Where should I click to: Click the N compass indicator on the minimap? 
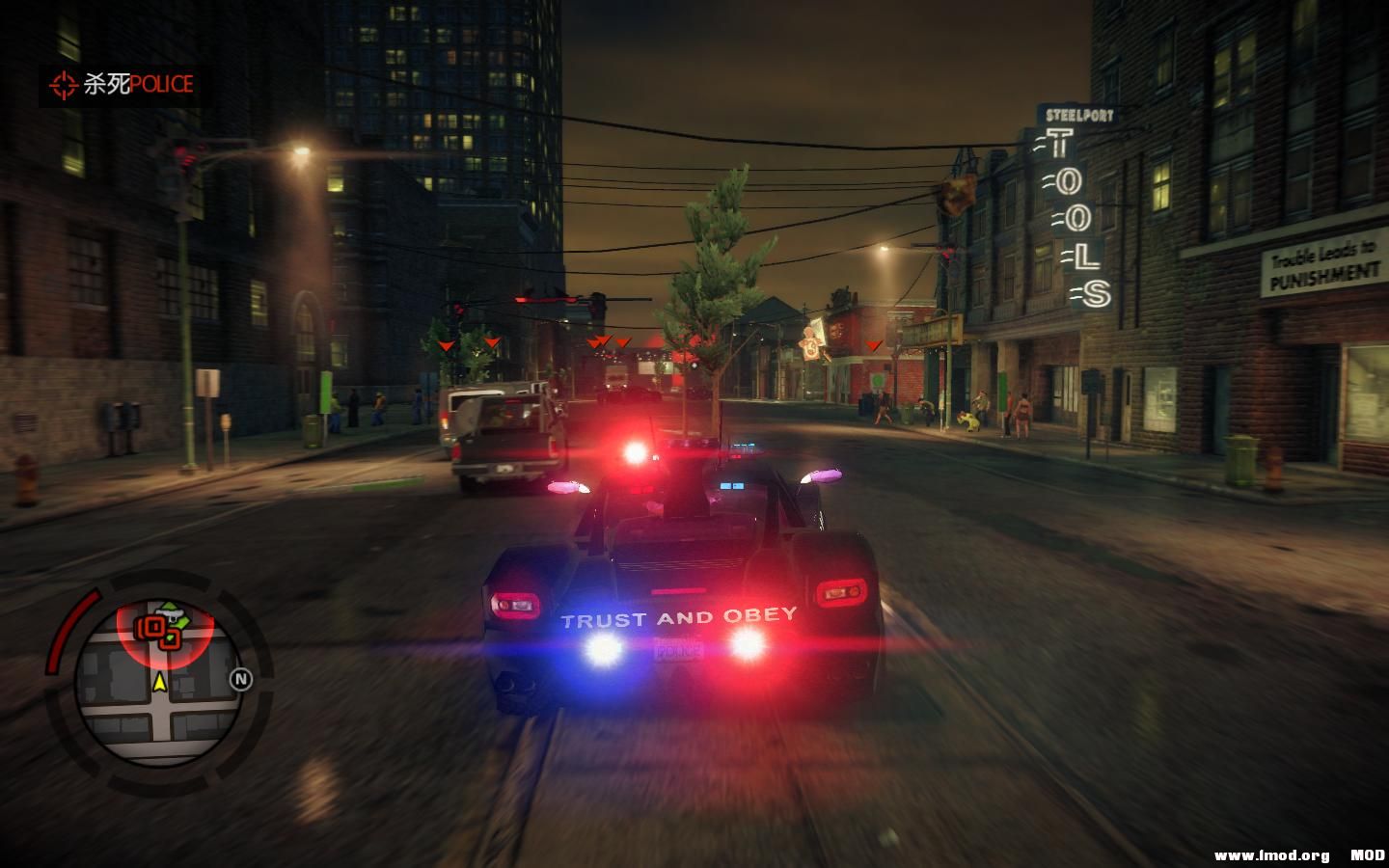241,678
